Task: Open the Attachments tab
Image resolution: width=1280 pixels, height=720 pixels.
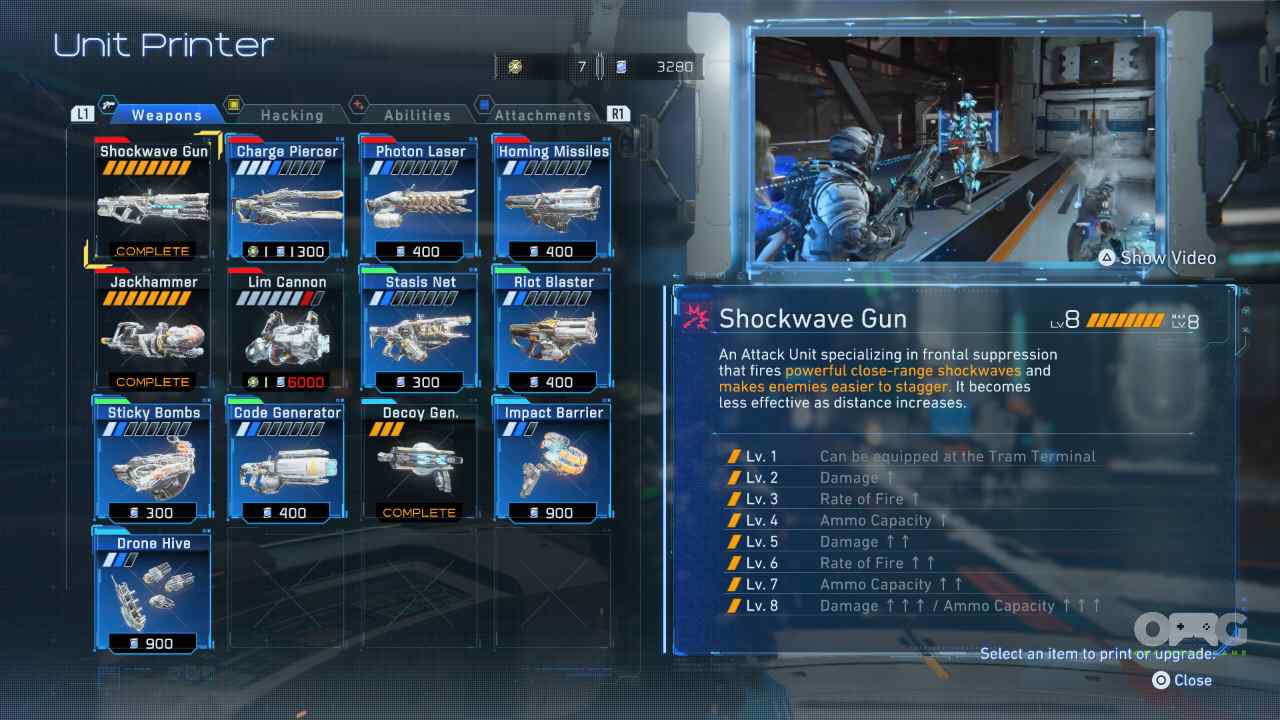Action: tap(542, 115)
